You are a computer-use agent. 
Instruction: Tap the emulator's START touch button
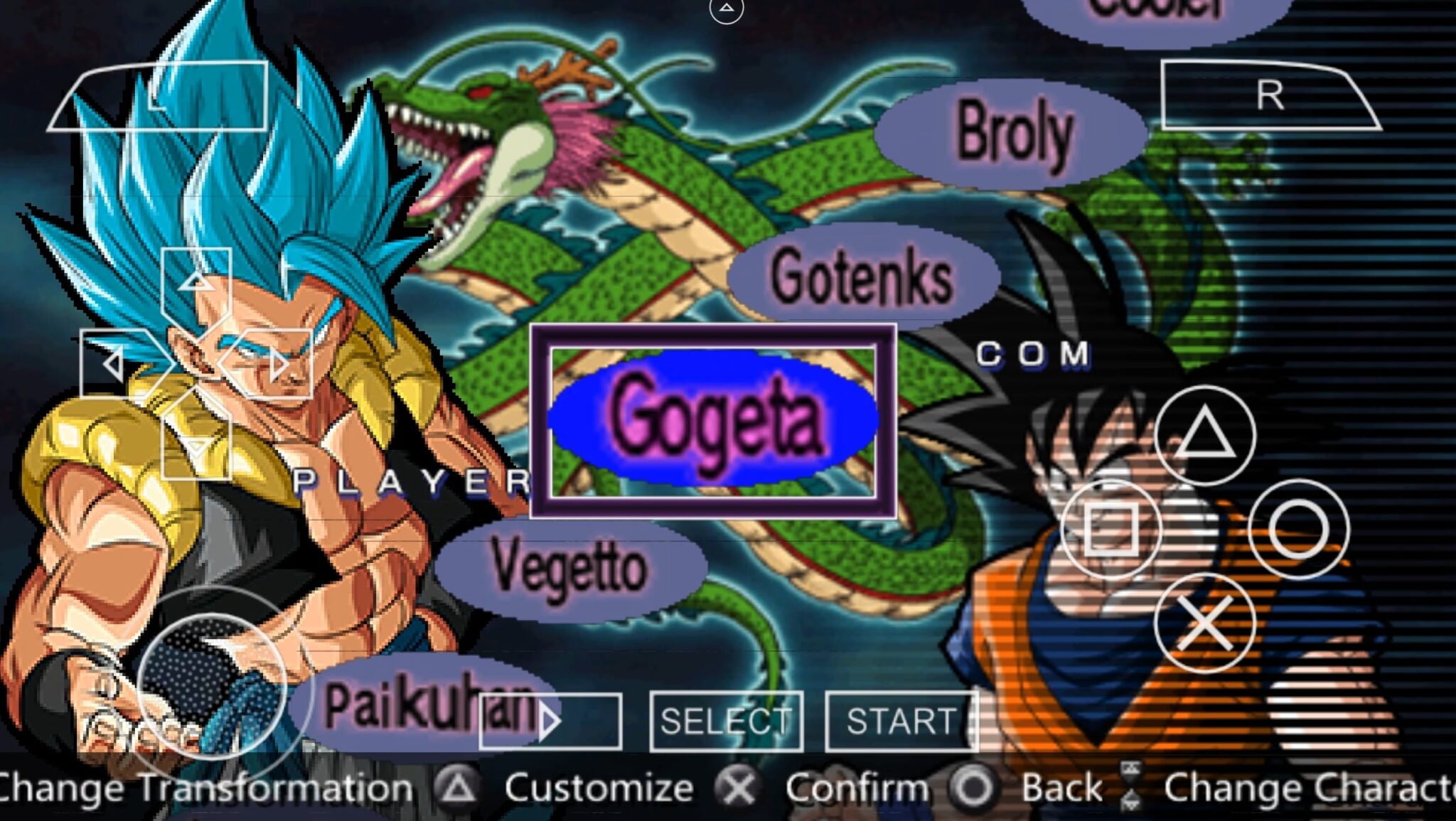[x=901, y=721]
